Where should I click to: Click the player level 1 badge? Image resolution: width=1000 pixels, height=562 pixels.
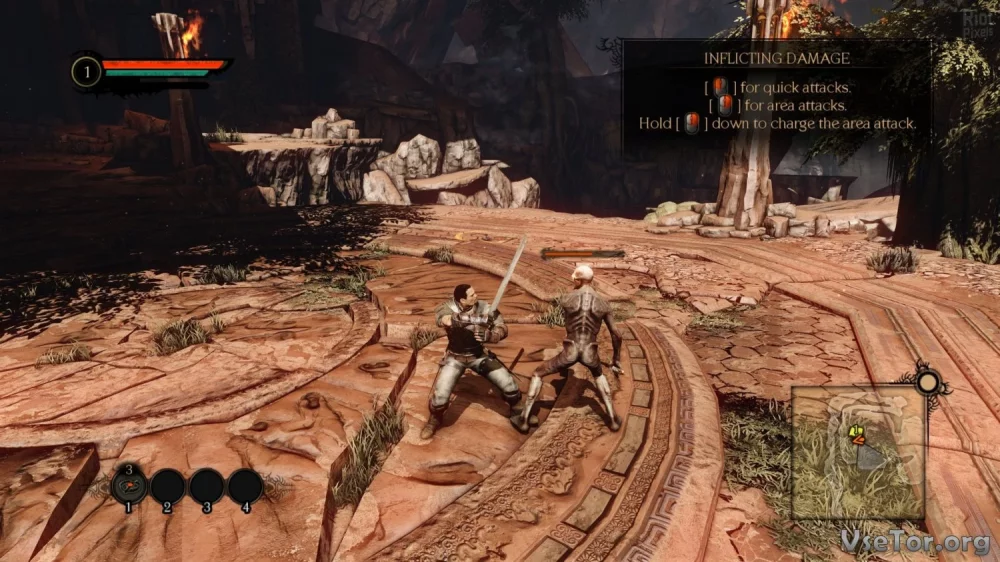[87, 71]
